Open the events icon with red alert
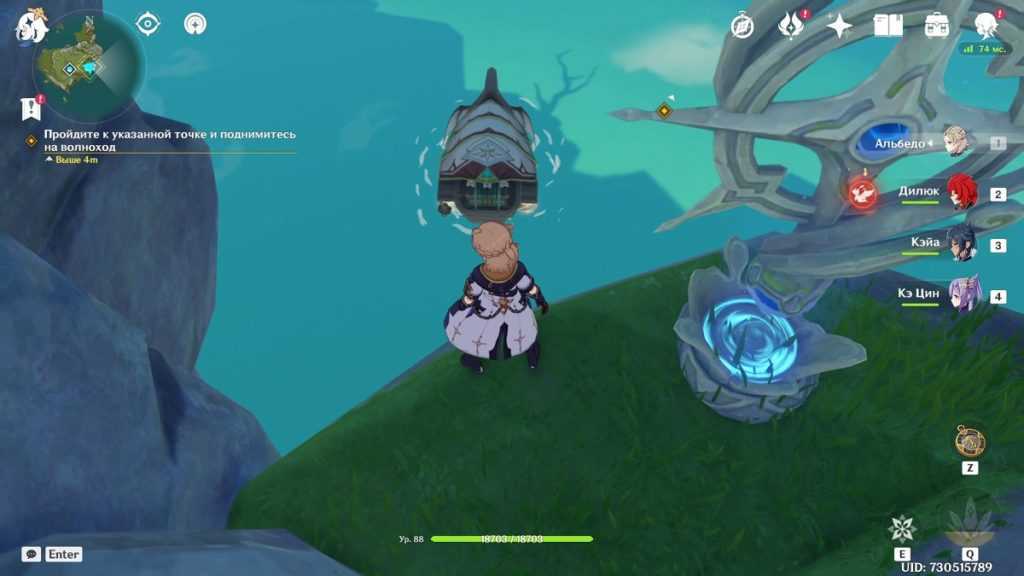 click(x=791, y=26)
